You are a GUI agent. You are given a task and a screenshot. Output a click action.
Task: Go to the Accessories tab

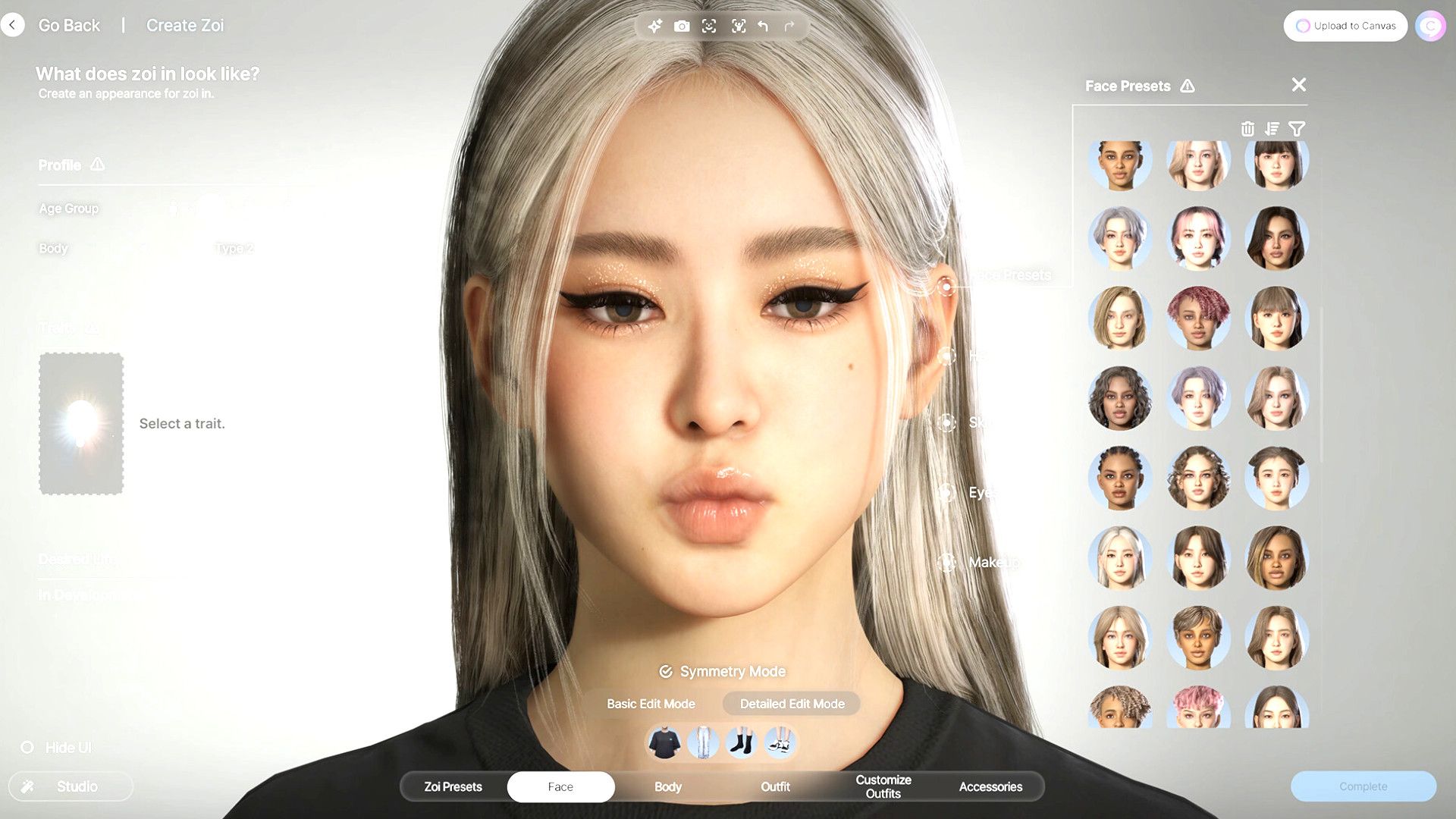[990, 786]
